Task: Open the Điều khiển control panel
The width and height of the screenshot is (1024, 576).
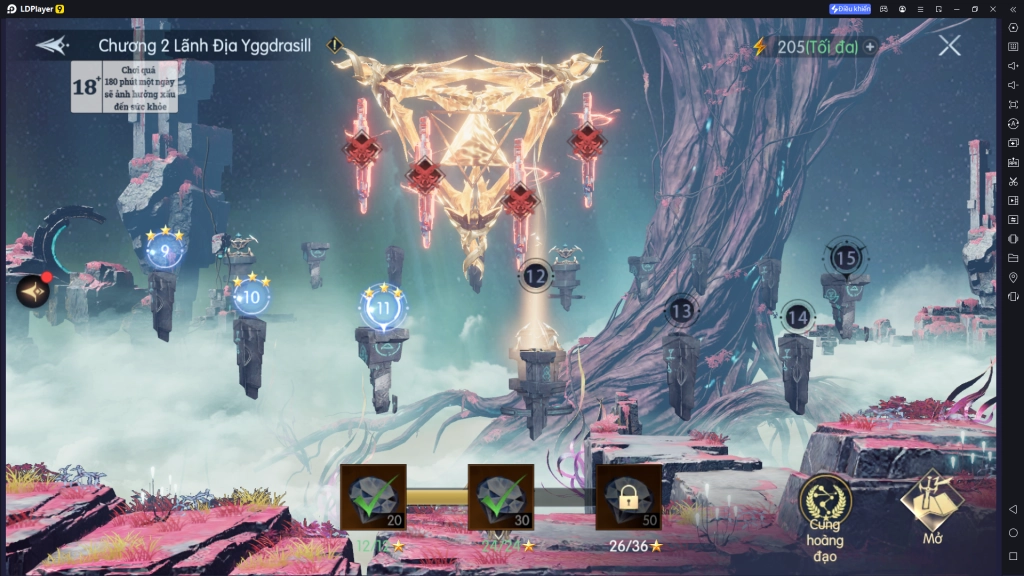Action: click(x=850, y=9)
